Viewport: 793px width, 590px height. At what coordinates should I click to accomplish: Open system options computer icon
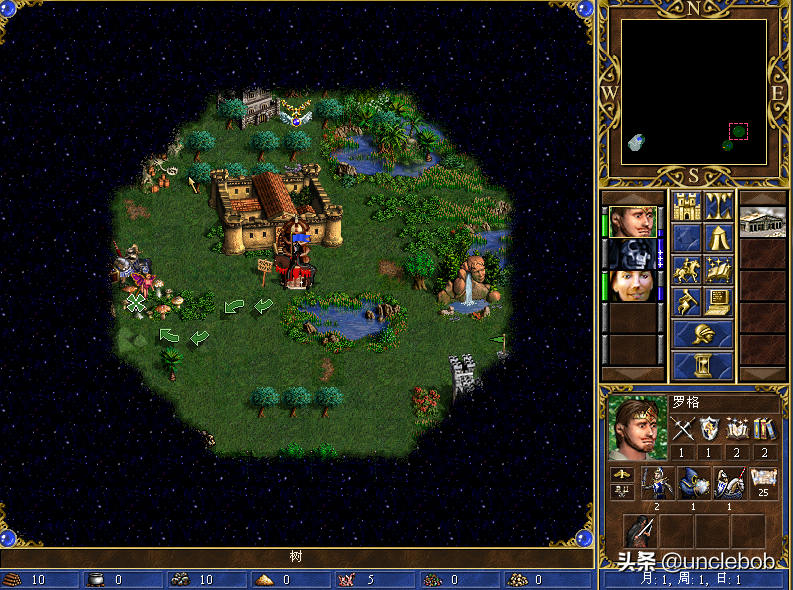pyautogui.click(x=719, y=301)
